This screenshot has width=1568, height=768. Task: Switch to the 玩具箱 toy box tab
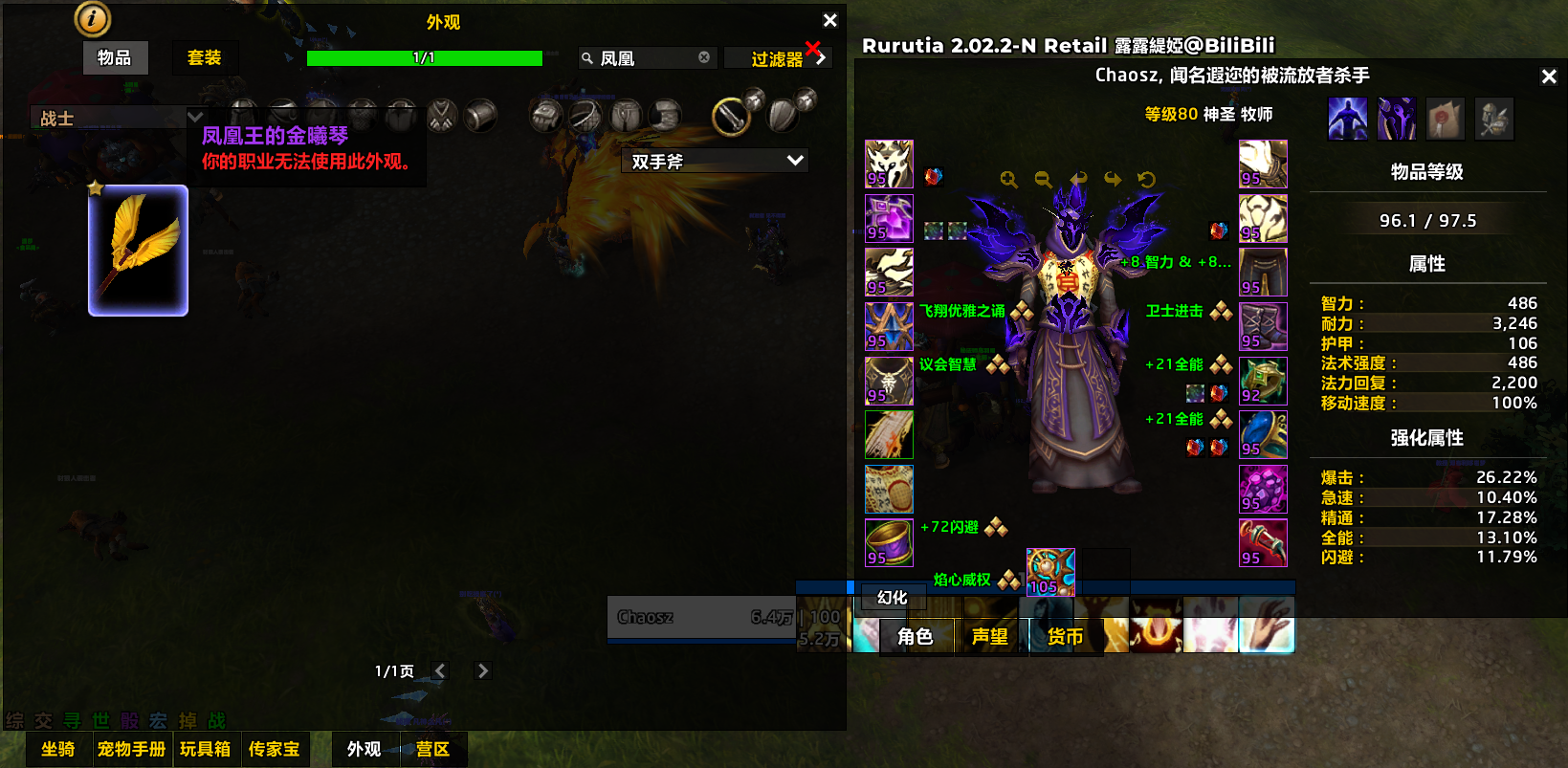(x=205, y=750)
